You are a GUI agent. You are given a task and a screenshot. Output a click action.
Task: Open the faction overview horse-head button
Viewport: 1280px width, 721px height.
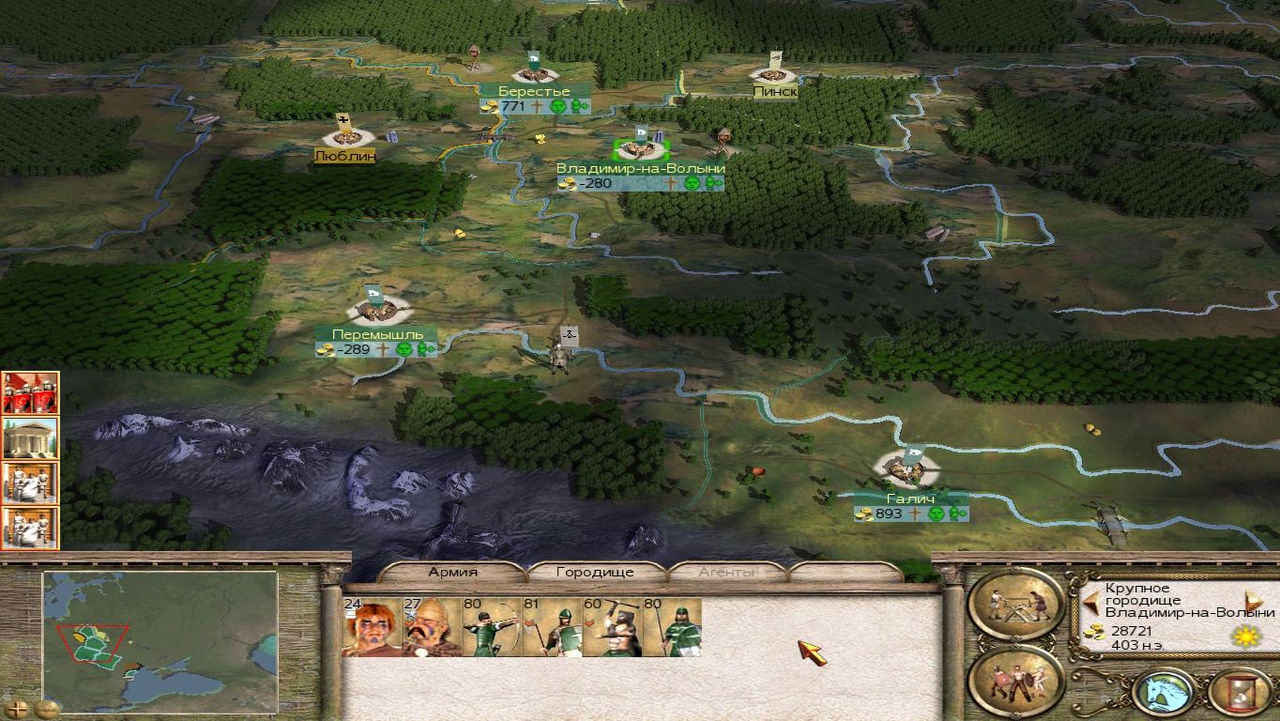coord(1165,691)
